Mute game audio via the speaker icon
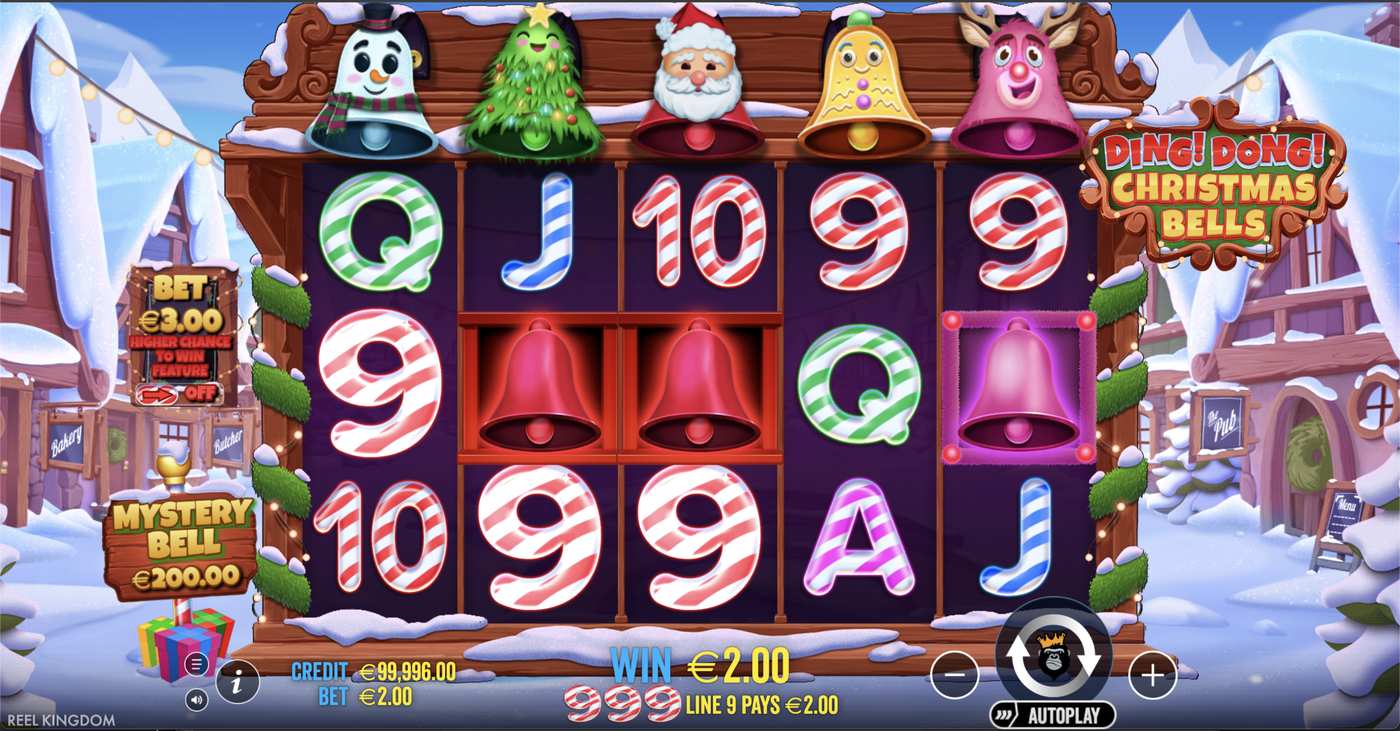This screenshot has width=1400, height=731. click(x=197, y=698)
